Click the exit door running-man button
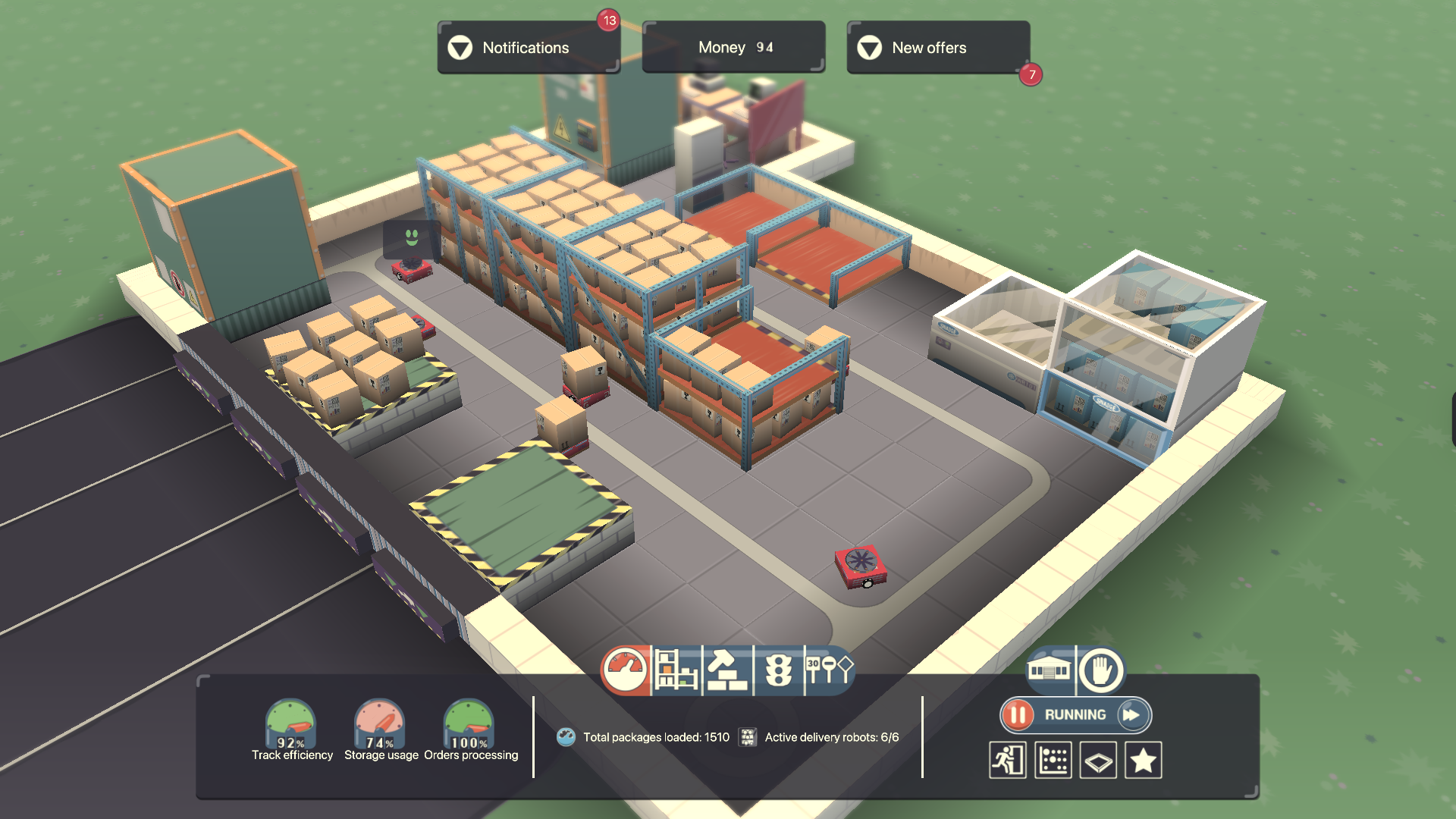The width and height of the screenshot is (1456, 819). click(1008, 760)
